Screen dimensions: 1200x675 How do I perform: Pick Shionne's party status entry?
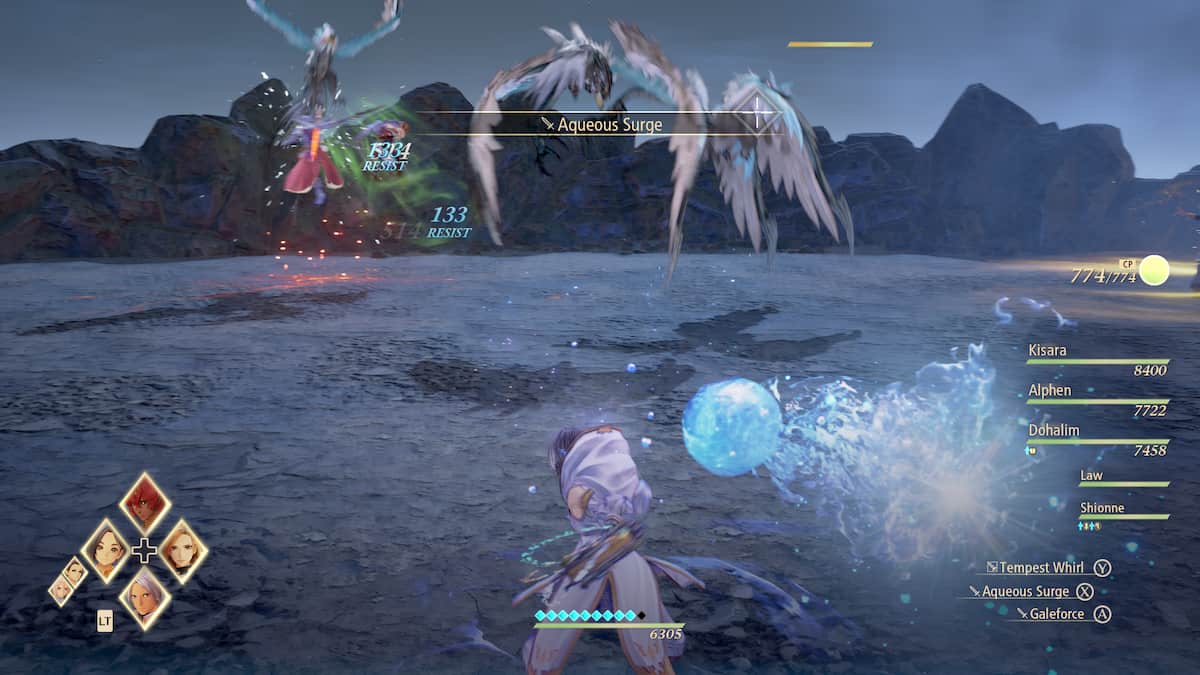(1102, 508)
